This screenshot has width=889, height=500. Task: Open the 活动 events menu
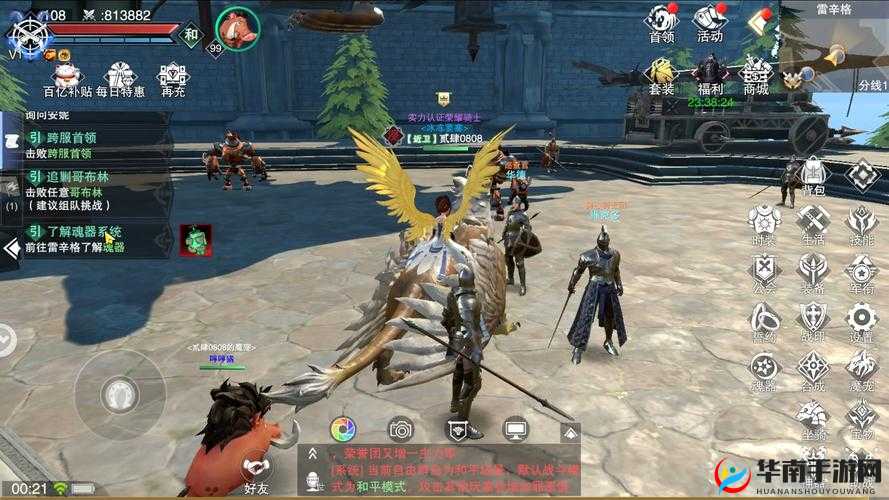pyautogui.click(x=710, y=22)
